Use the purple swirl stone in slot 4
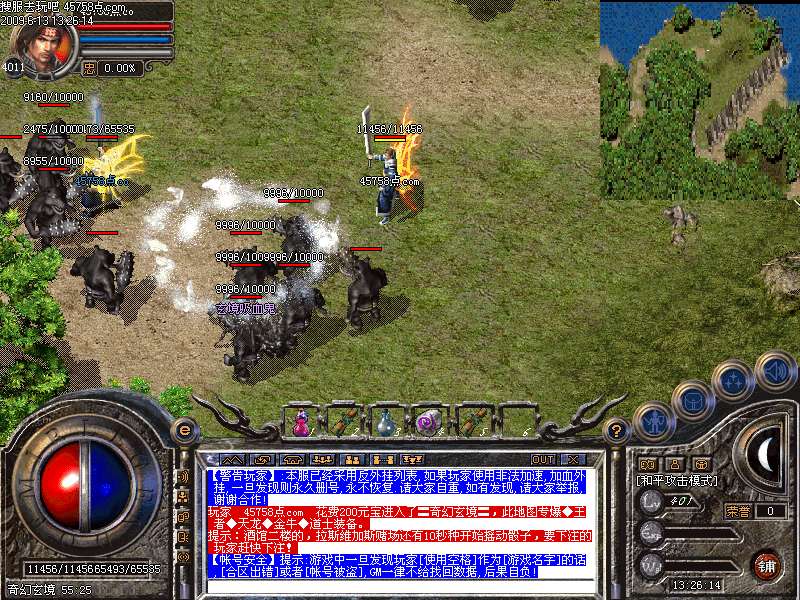Viewport: 800px width, 600px height. click(x=428, y=423)
